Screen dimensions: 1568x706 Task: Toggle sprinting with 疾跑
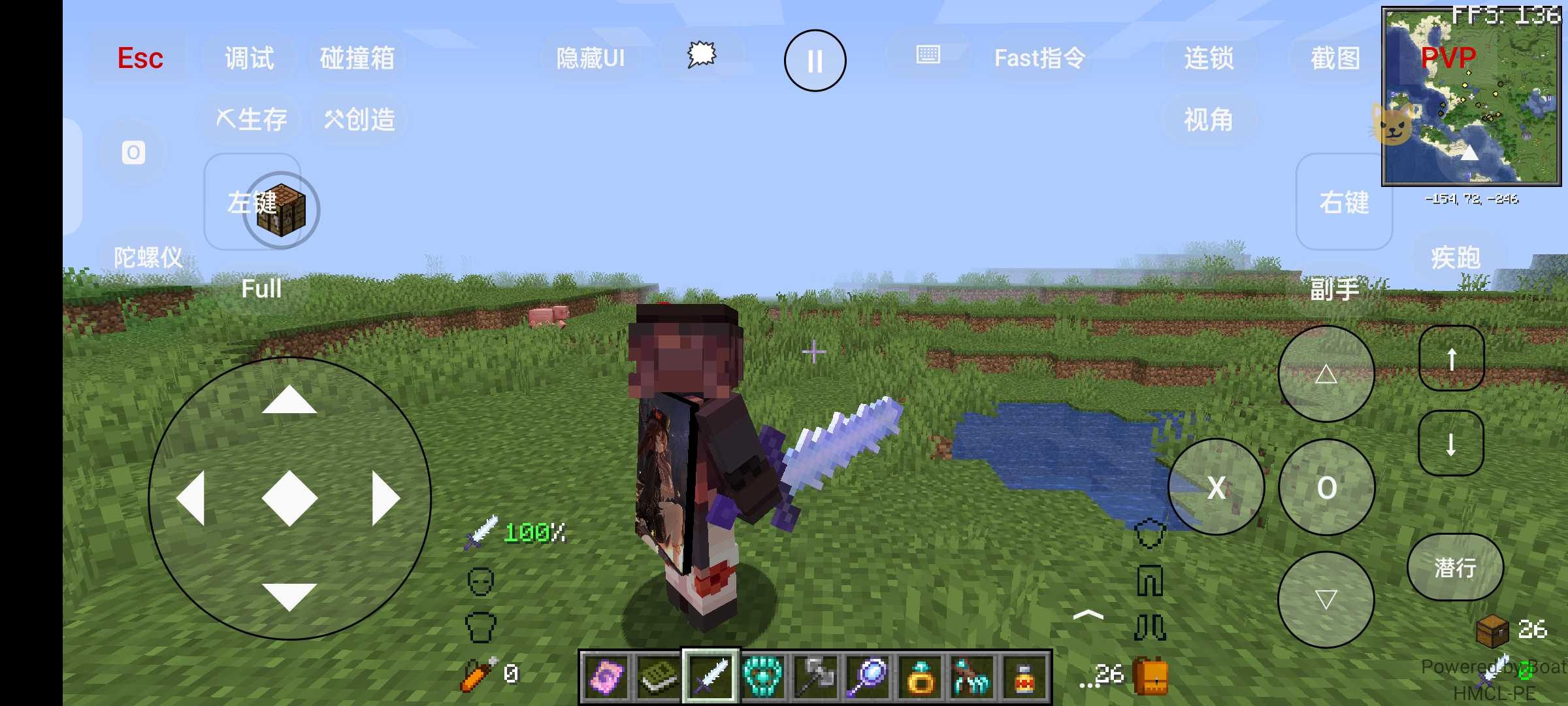click(x=1456, y=258)
